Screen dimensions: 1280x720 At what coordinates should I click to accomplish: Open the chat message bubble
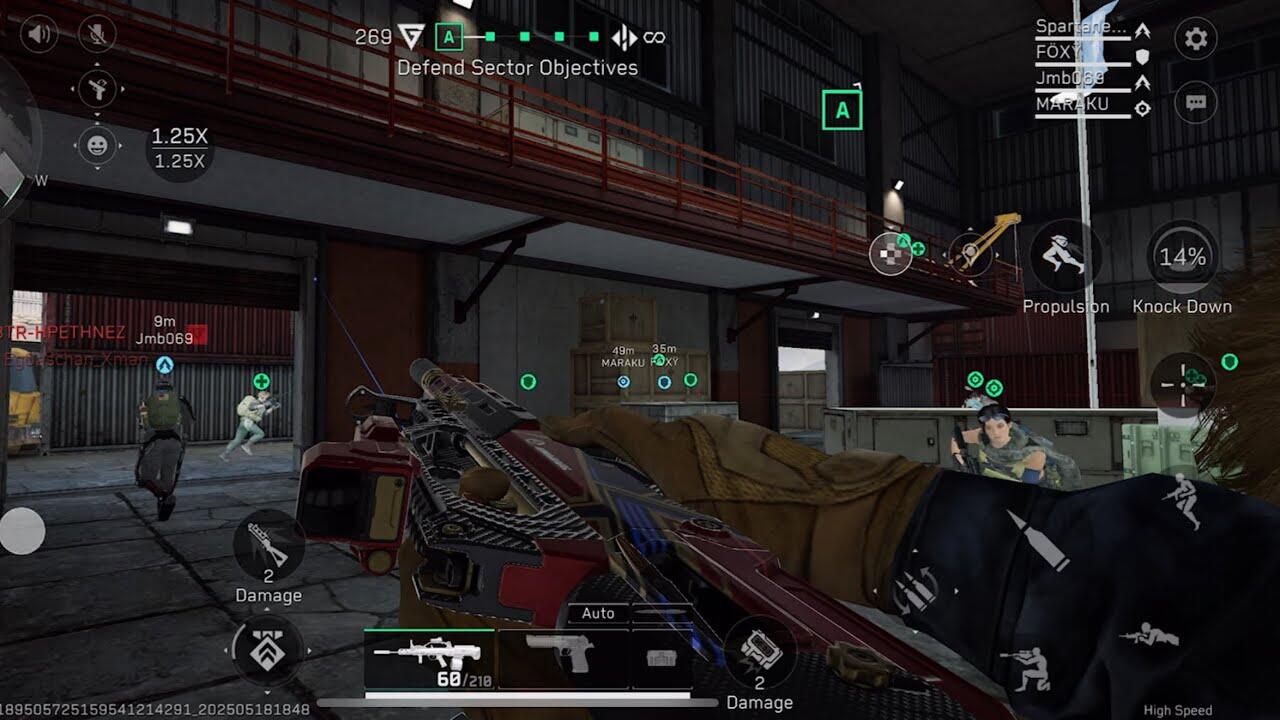tap(1195, 102)
